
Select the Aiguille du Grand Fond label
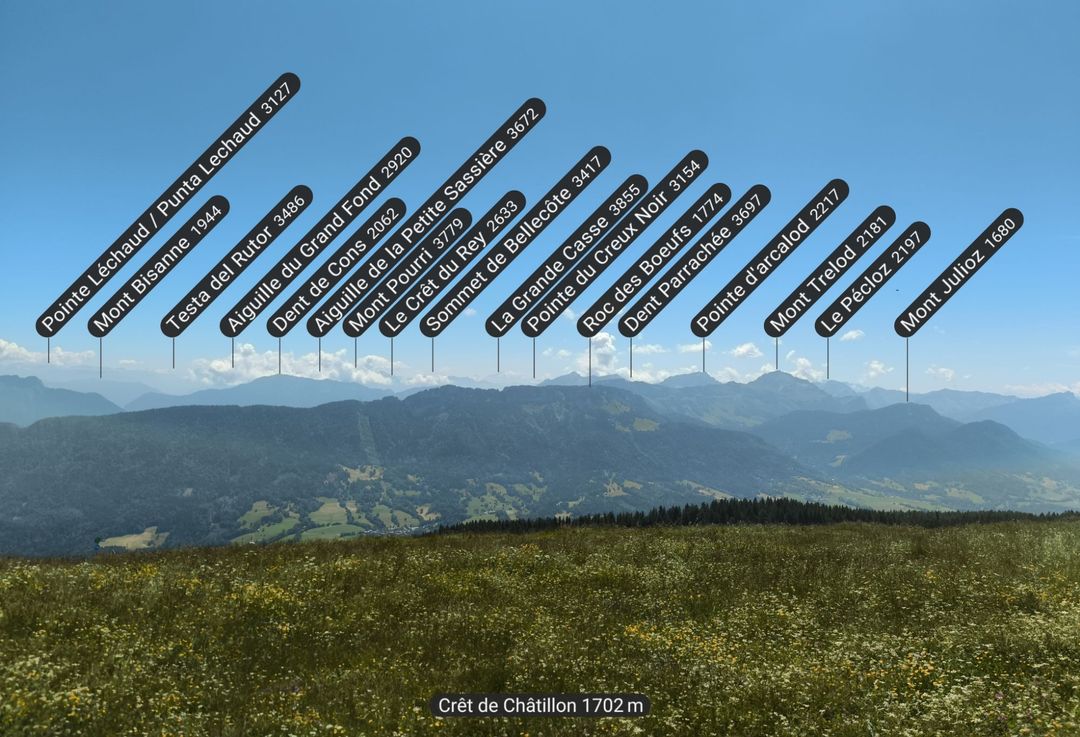(x=320, y=236)
